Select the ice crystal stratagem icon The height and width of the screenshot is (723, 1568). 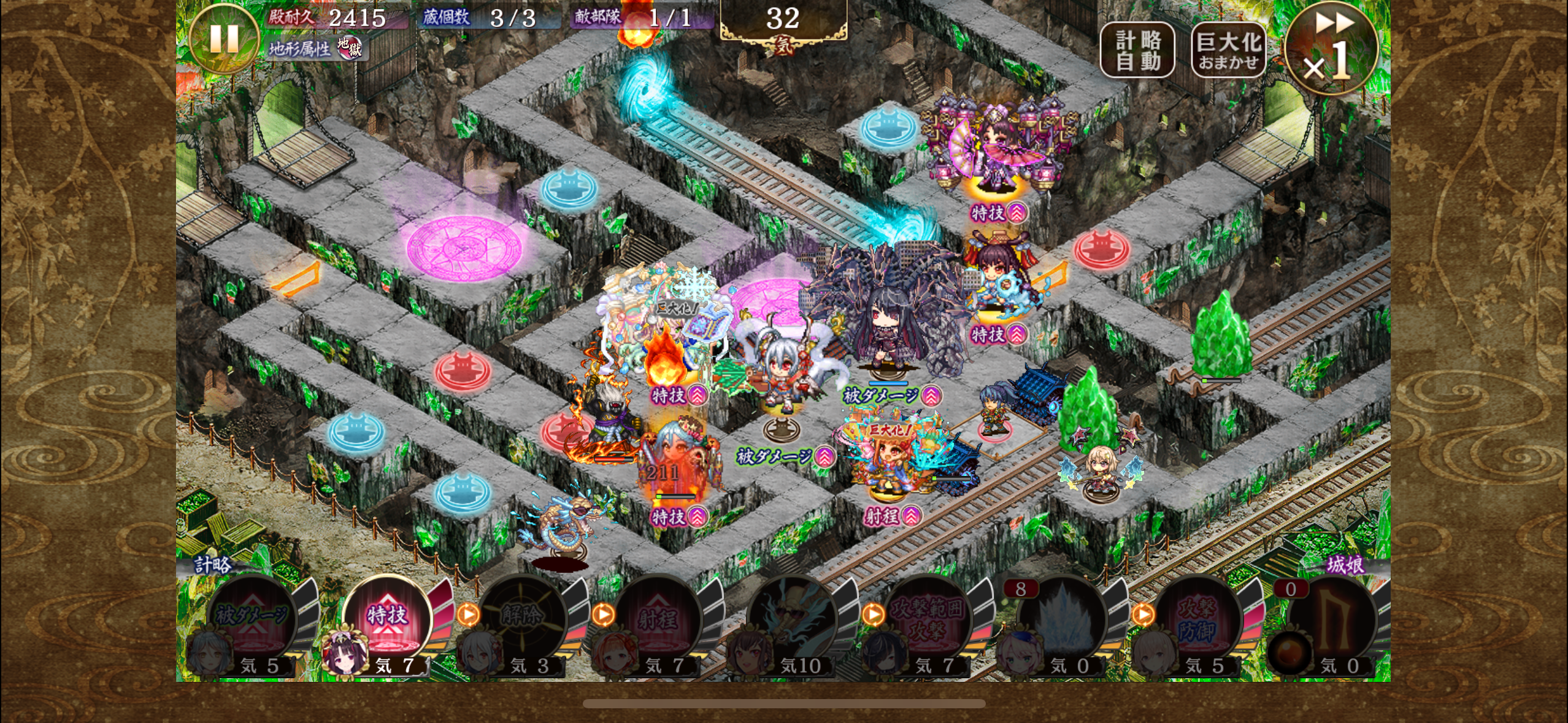(x=1062, y=619)
